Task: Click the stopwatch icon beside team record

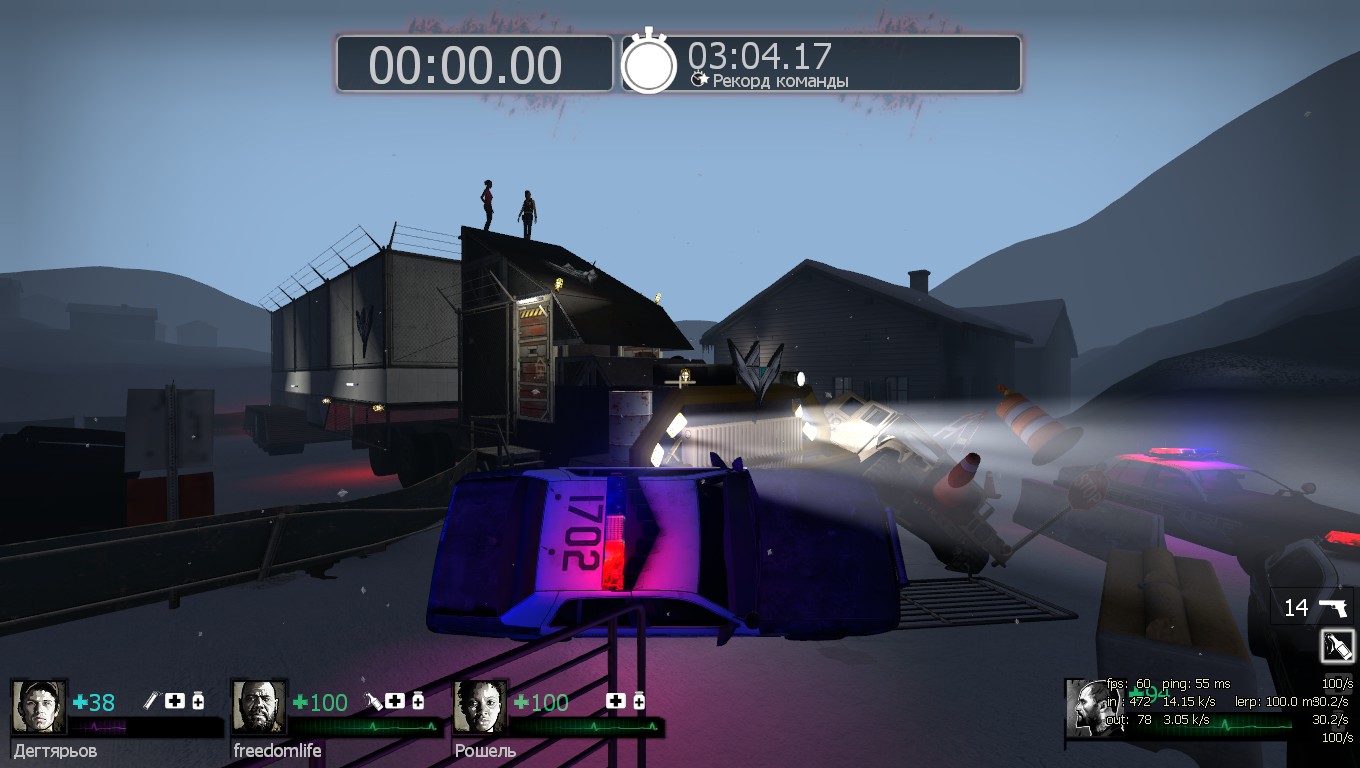Action: click(x=649, y=64)
